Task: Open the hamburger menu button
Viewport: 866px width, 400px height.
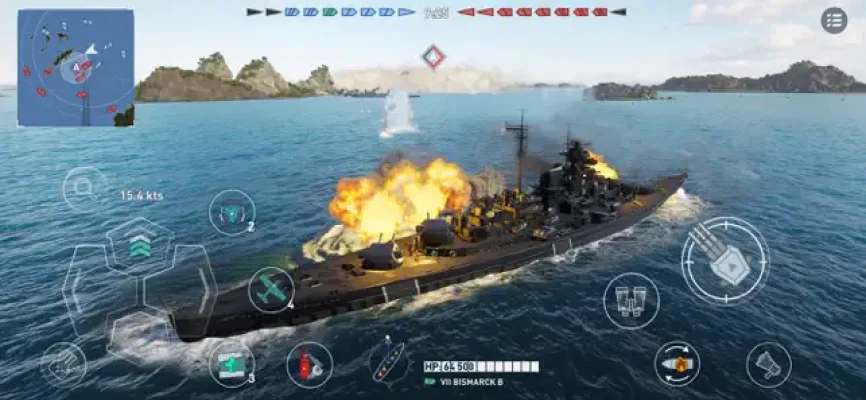Action: click(x=833, y=20)
